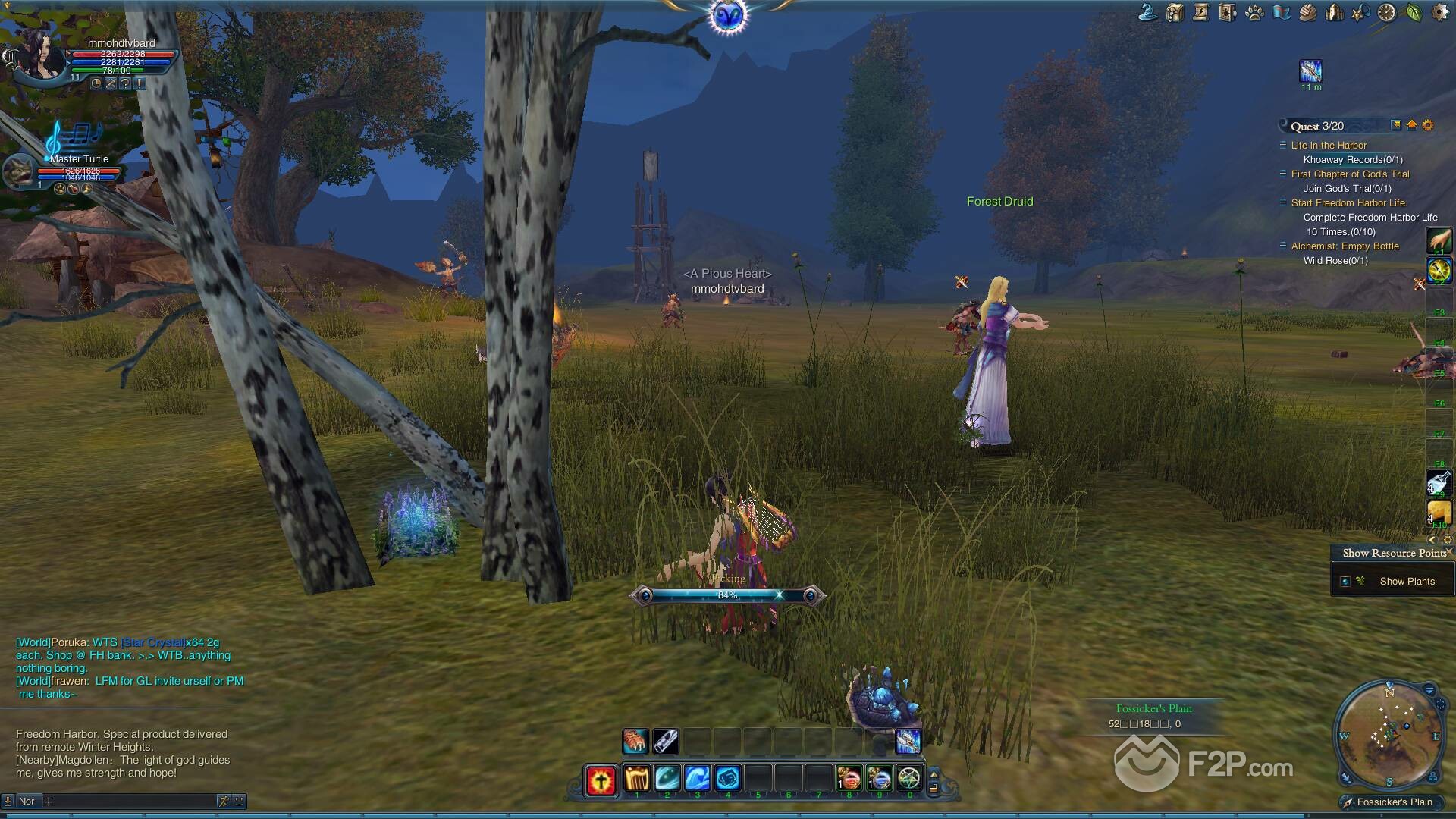Toggle the Show Plants checkbox
1456x819 pixels.
tap(1345, 582)
